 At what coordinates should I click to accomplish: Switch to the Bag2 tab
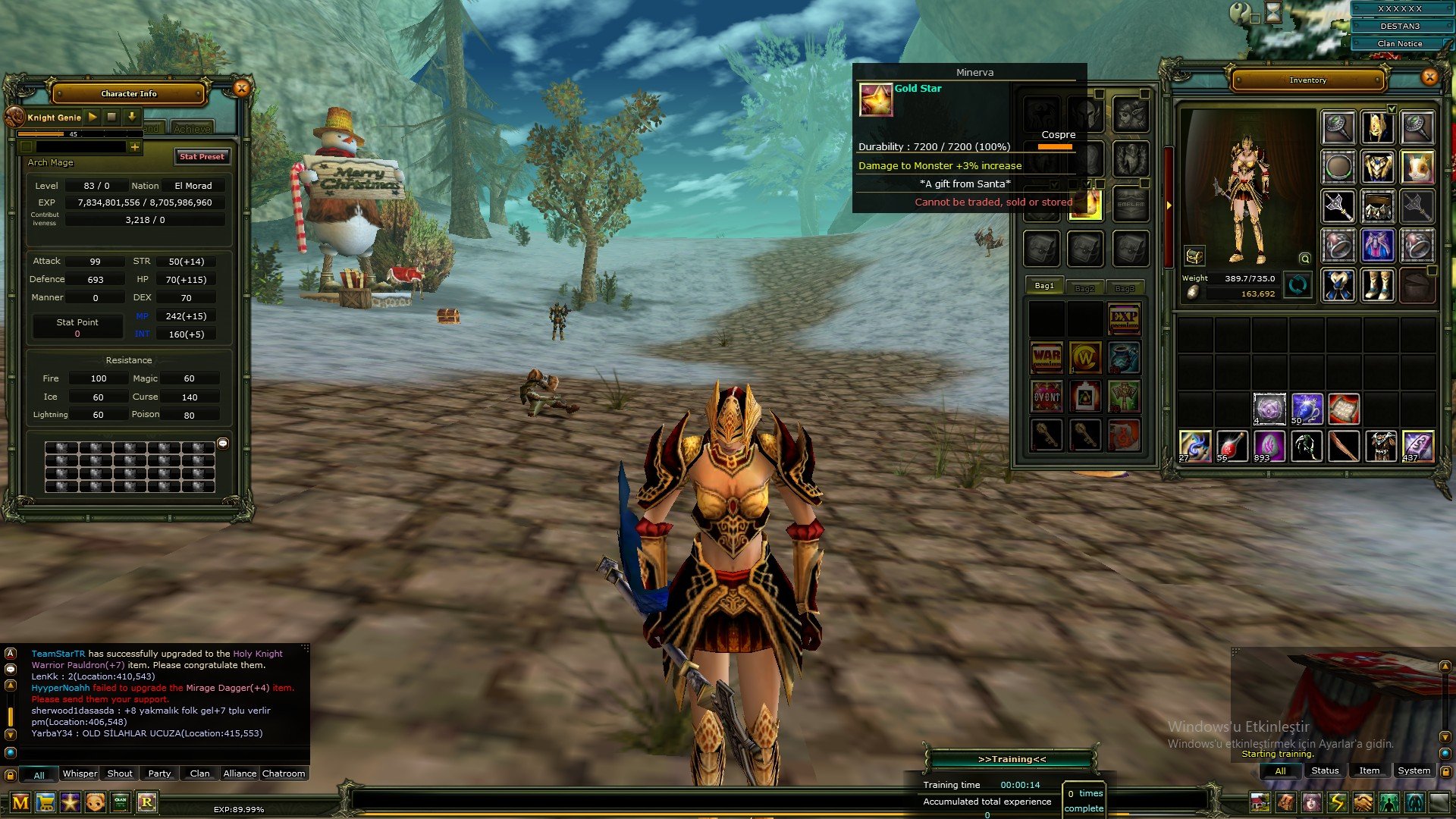[x=1084, y=287]
